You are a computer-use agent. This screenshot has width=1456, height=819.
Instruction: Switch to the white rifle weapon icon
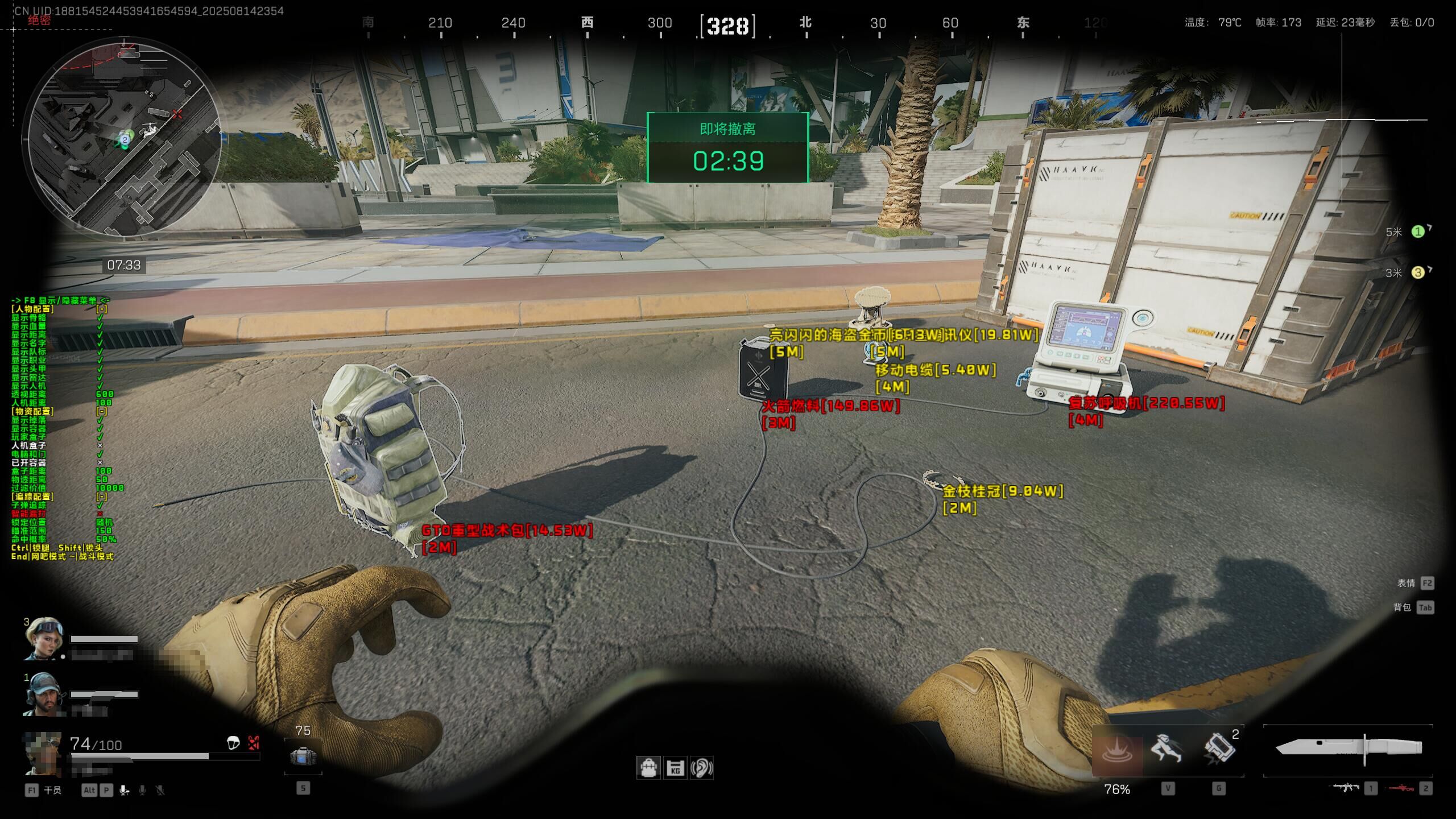(1347, 788)
